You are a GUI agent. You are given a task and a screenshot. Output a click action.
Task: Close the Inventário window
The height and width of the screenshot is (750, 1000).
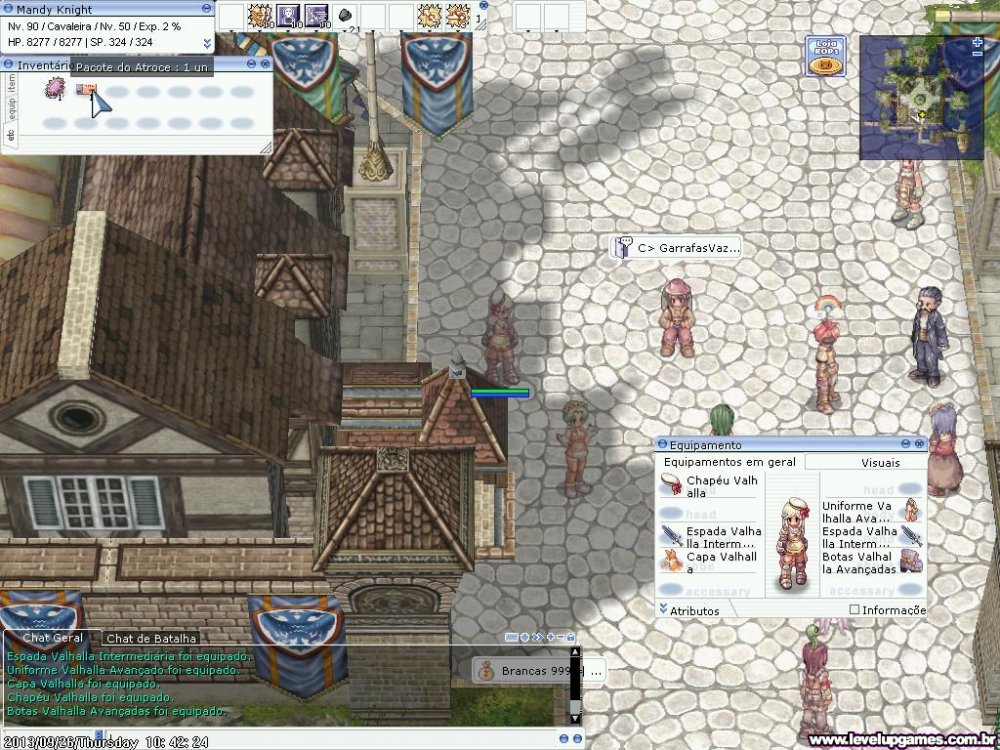[x=263, y=63]
